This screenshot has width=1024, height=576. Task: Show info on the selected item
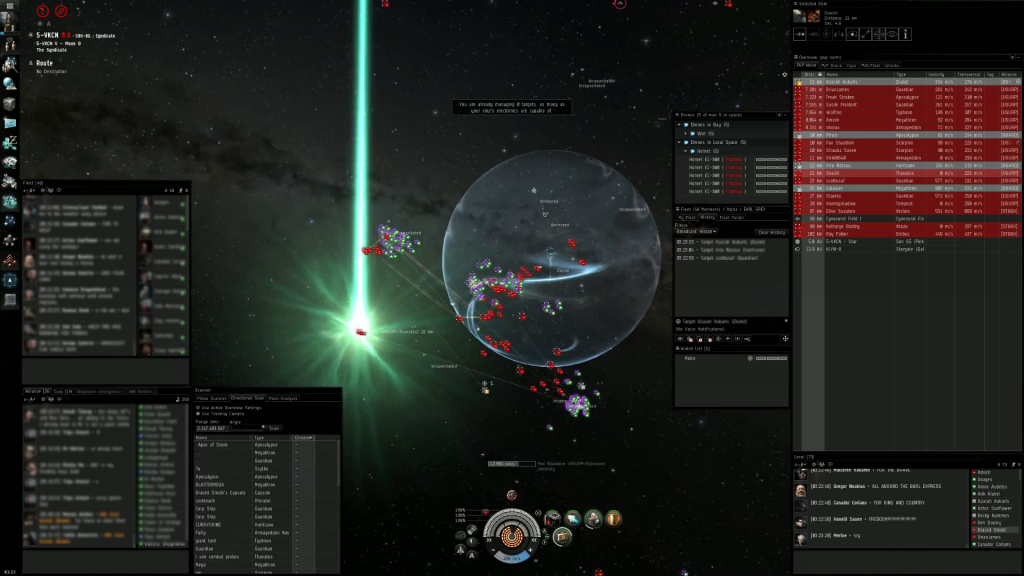click(x=906, y=34)
